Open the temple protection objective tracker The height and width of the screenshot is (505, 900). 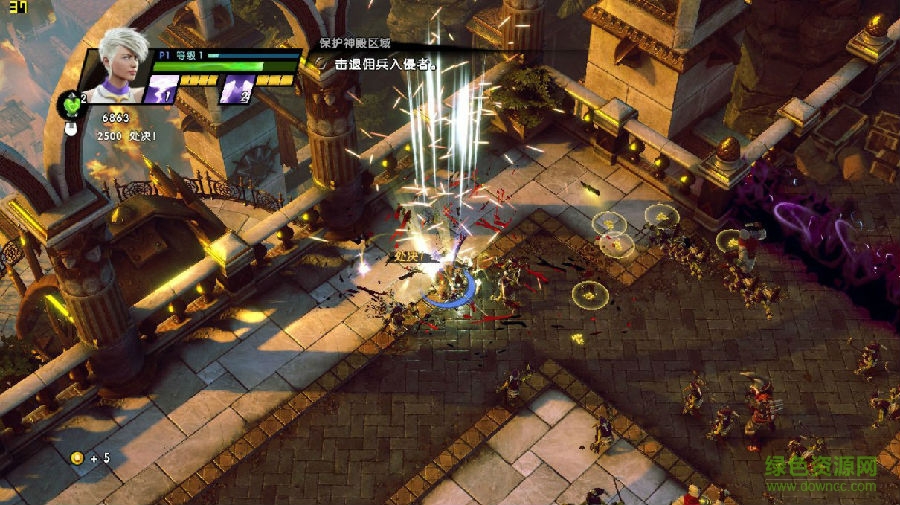[354, 44]
